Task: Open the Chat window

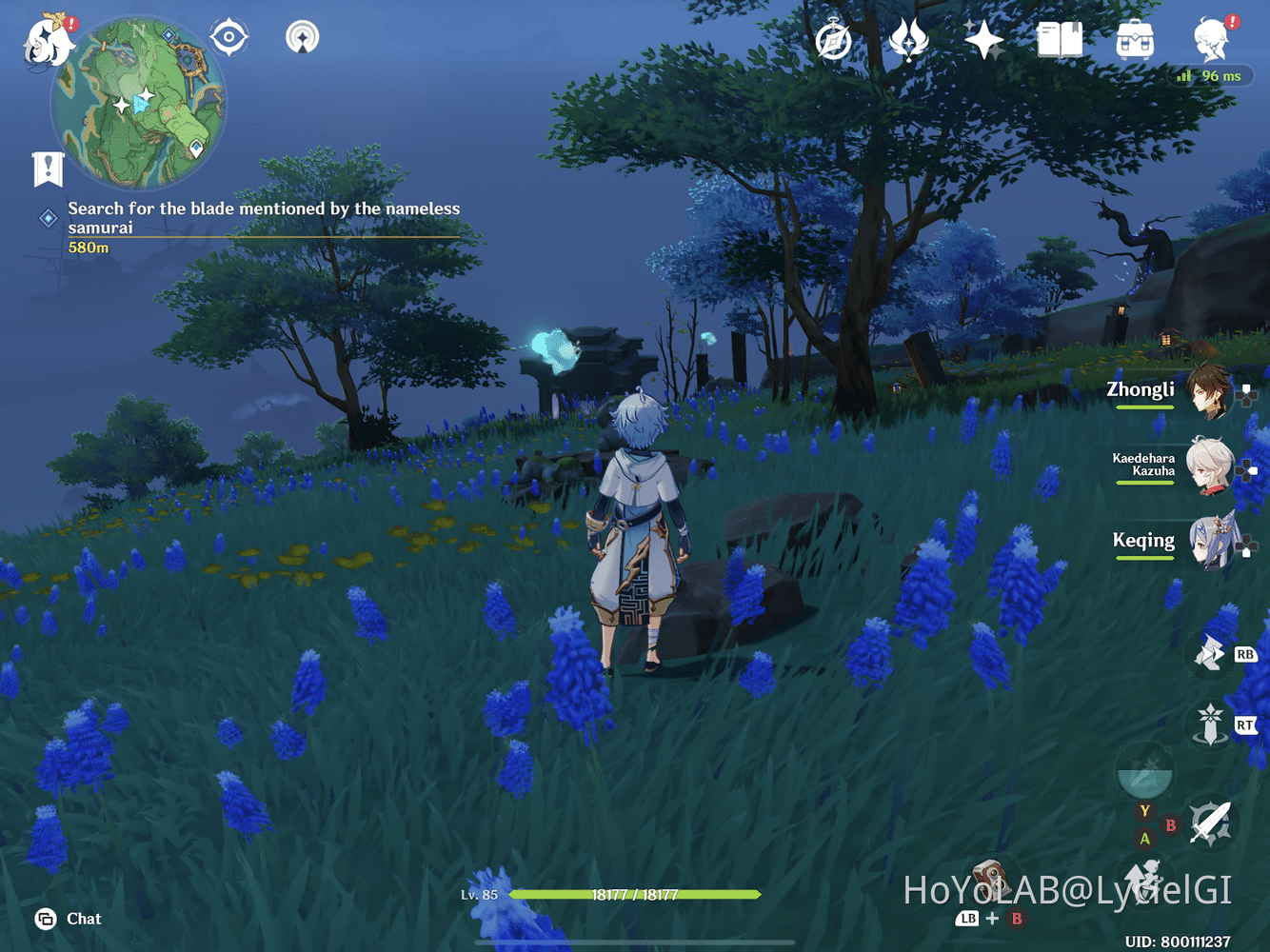Action: pos(67,919)
